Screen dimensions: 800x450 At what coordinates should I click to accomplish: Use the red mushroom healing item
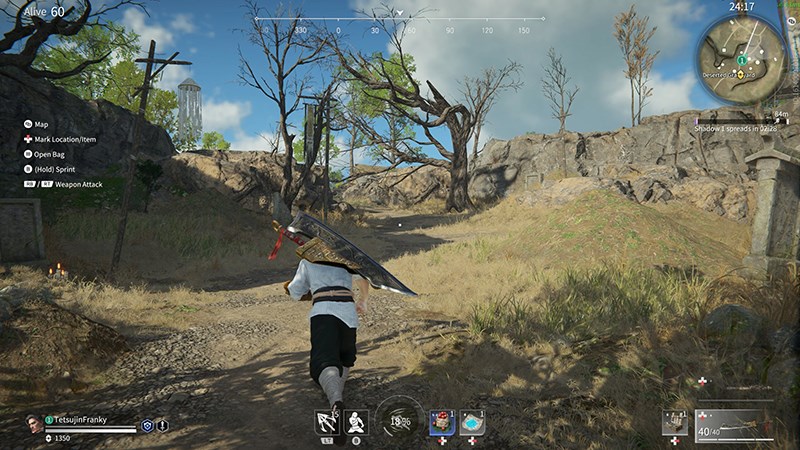442,422
